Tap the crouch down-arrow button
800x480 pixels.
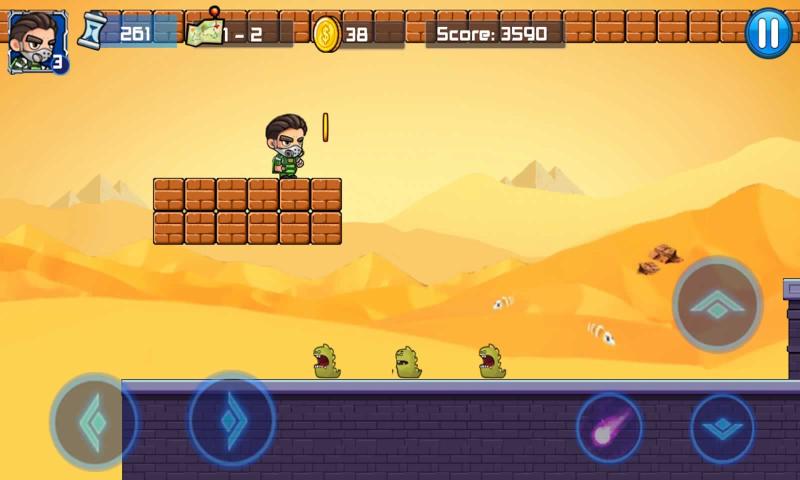[x=722, y=429]
